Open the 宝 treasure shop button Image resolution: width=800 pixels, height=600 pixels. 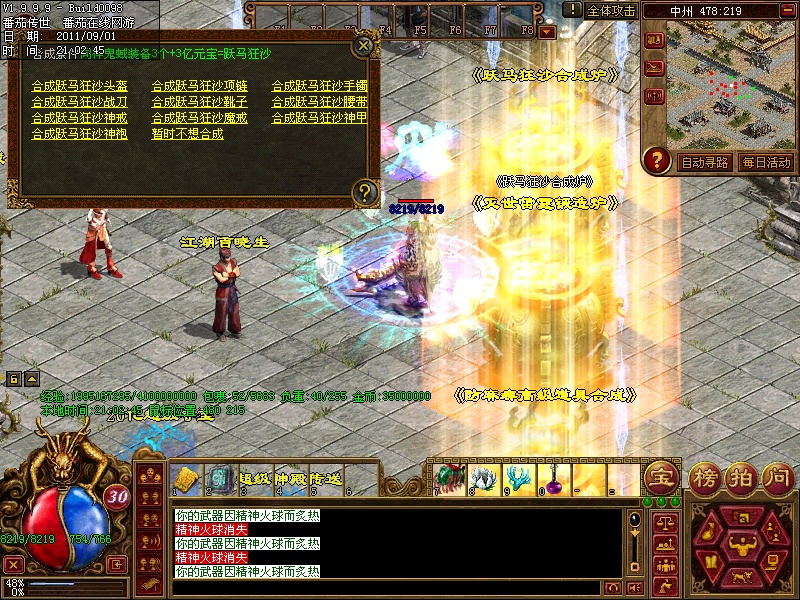659,476
